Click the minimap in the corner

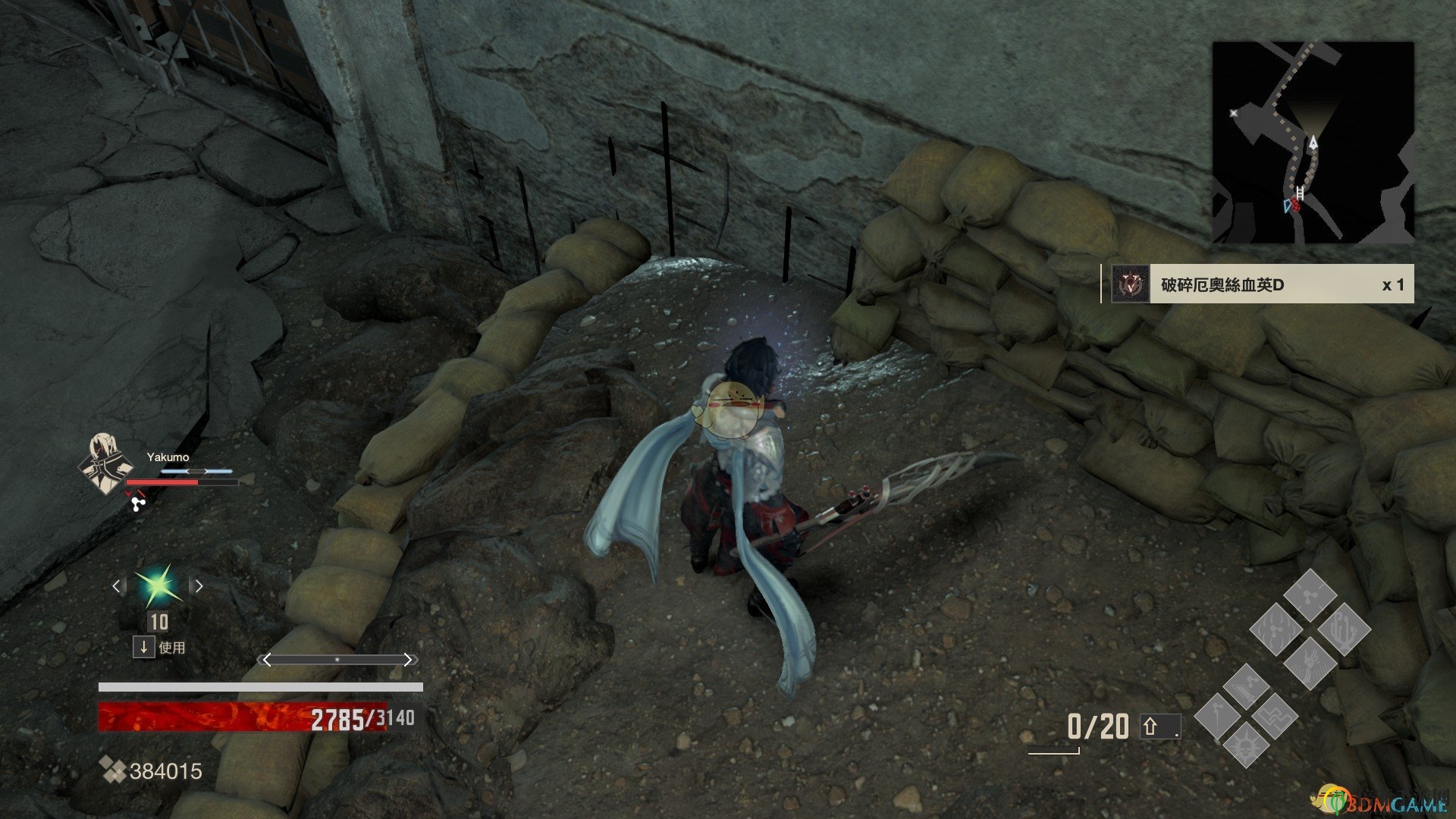click(1313, 142)
